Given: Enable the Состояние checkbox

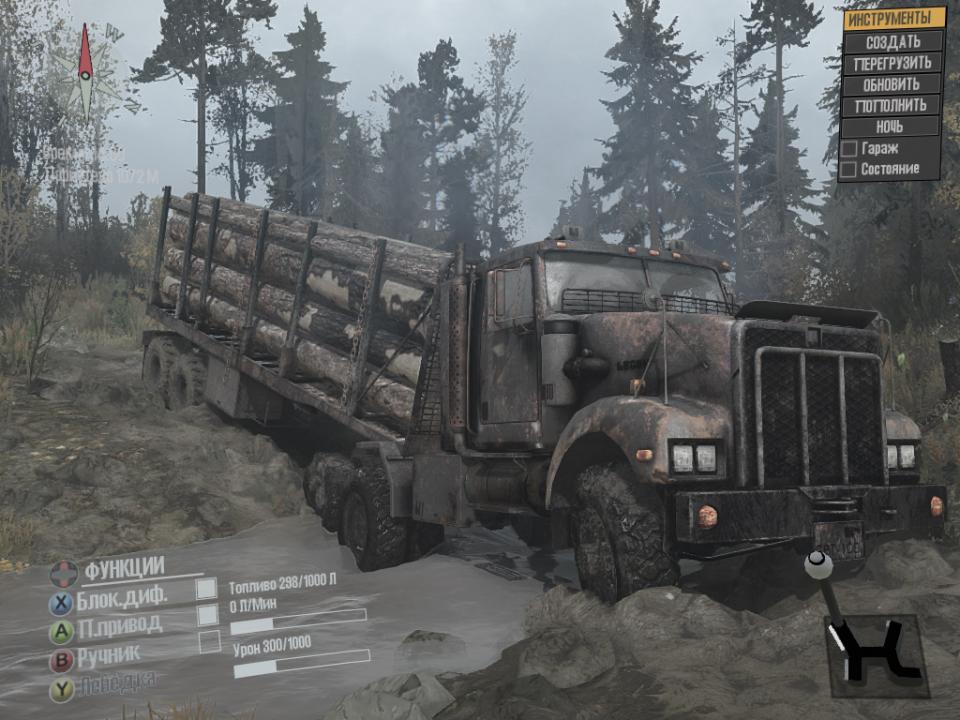Looking at the screenshot, I should click(x=848, y=170).
